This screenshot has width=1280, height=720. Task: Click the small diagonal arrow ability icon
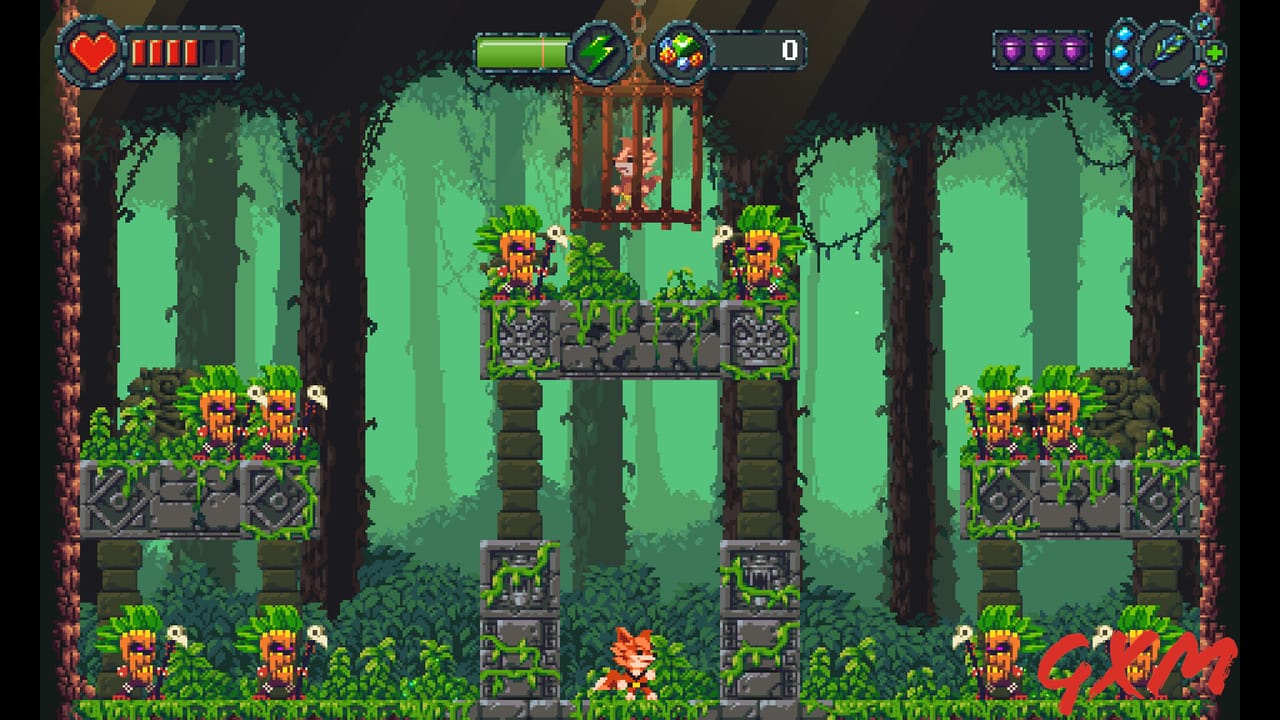pyautogui.click(x=1202, y=25)
